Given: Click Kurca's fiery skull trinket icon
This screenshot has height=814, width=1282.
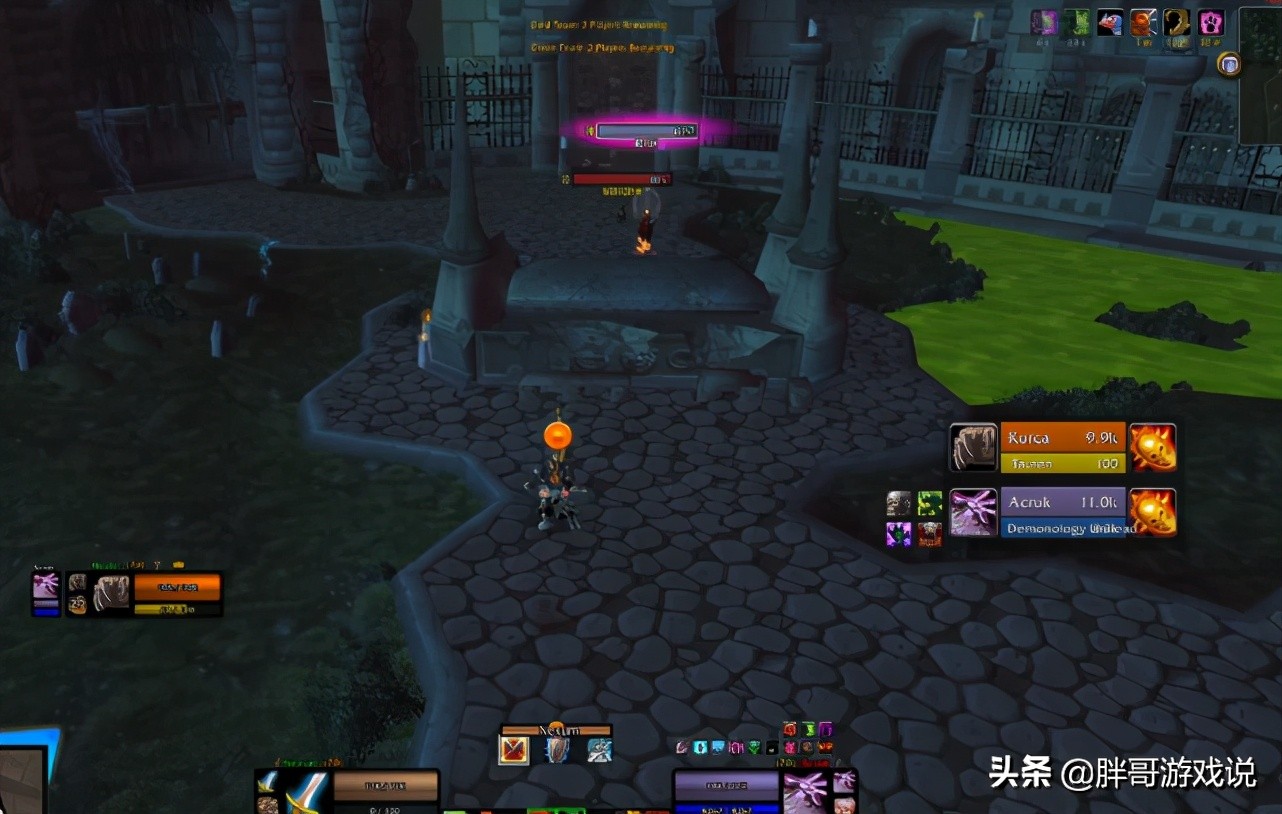Looking at the screenshot, I should pos(1153,447).
